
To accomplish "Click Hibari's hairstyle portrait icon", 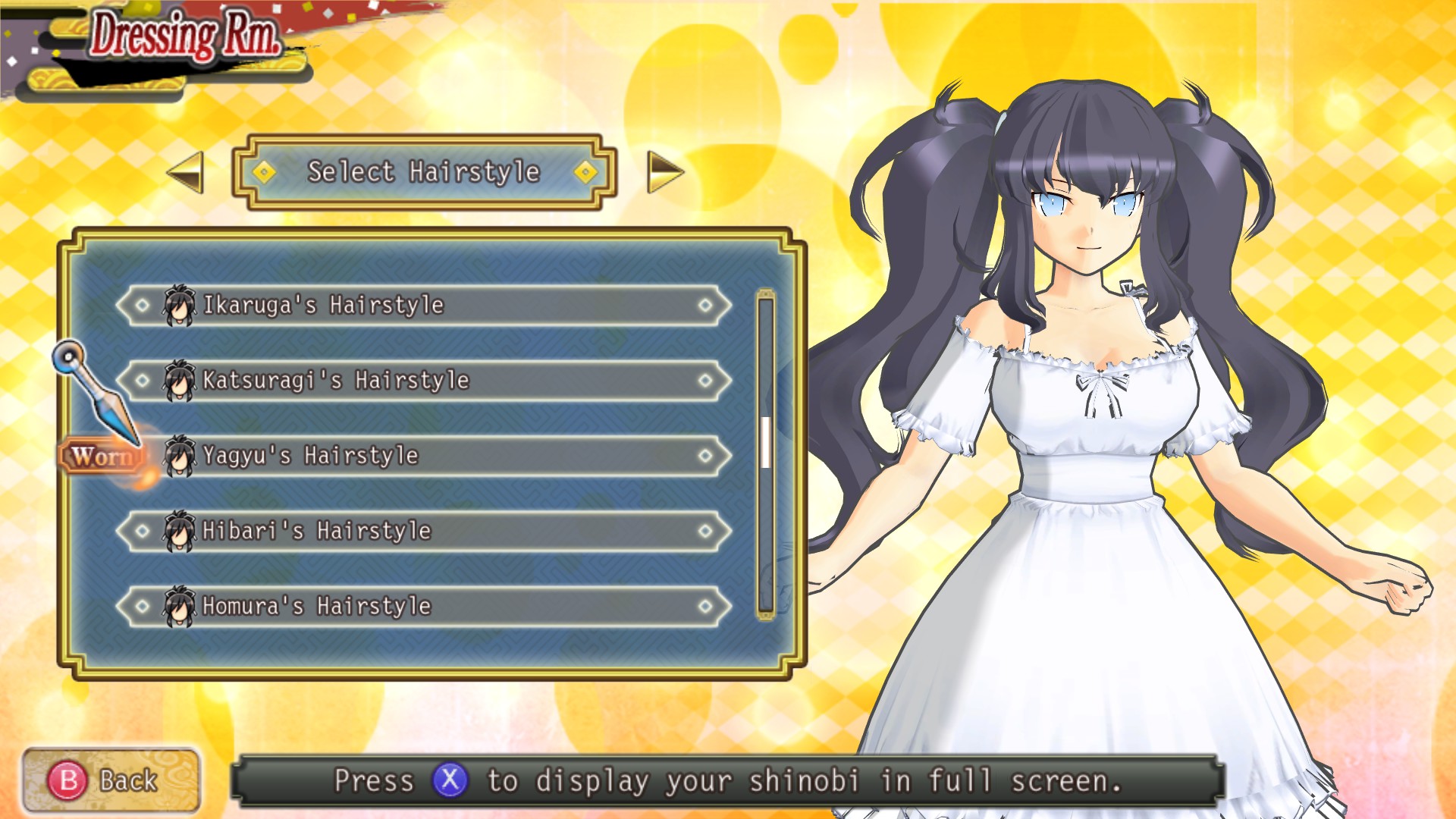I will [x=180, y=532].
